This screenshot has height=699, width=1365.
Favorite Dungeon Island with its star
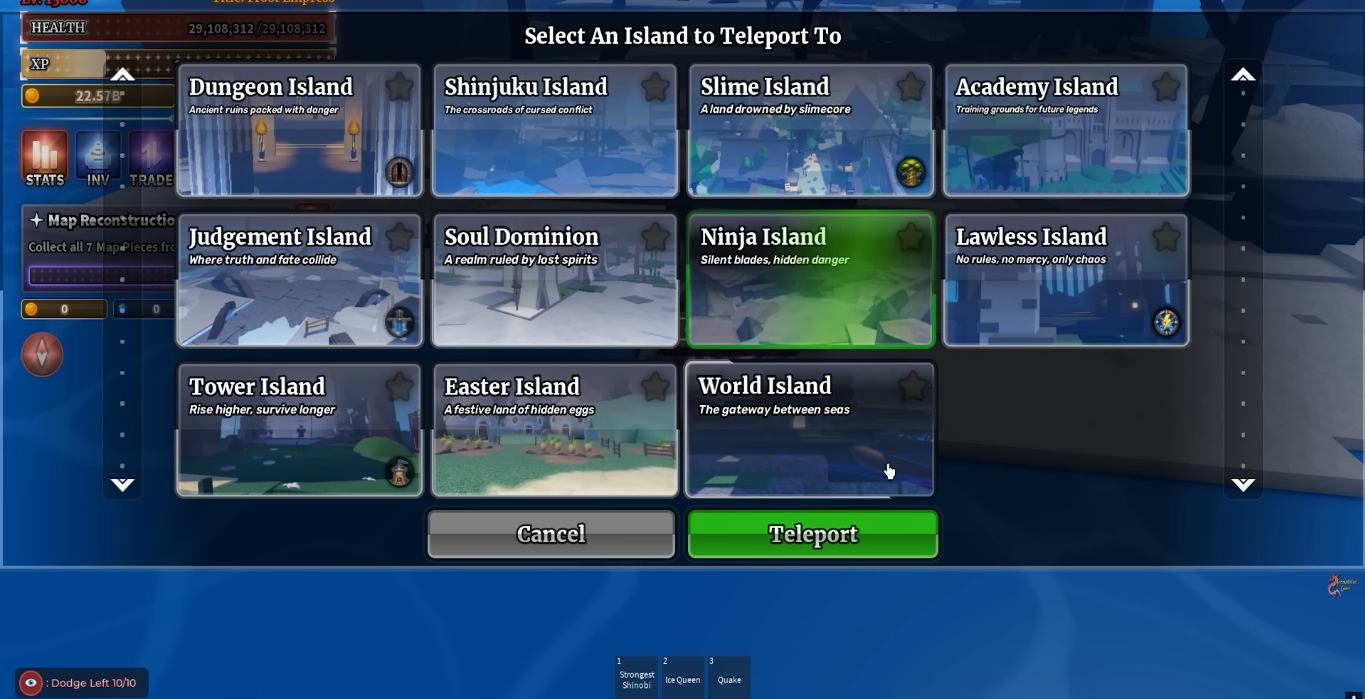click(x=400, y=87)
